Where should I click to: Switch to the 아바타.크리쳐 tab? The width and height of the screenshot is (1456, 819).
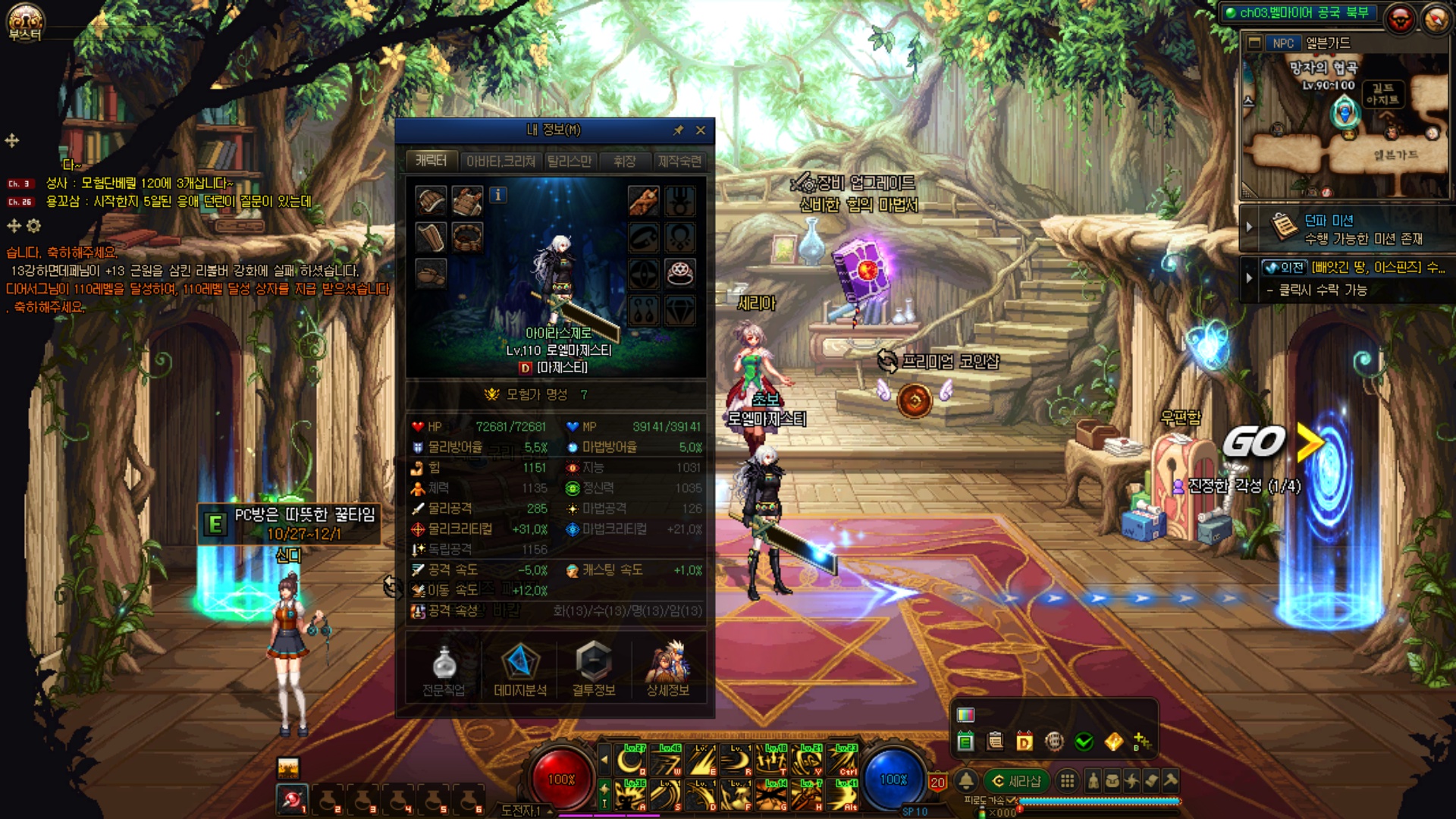point(500,162)
